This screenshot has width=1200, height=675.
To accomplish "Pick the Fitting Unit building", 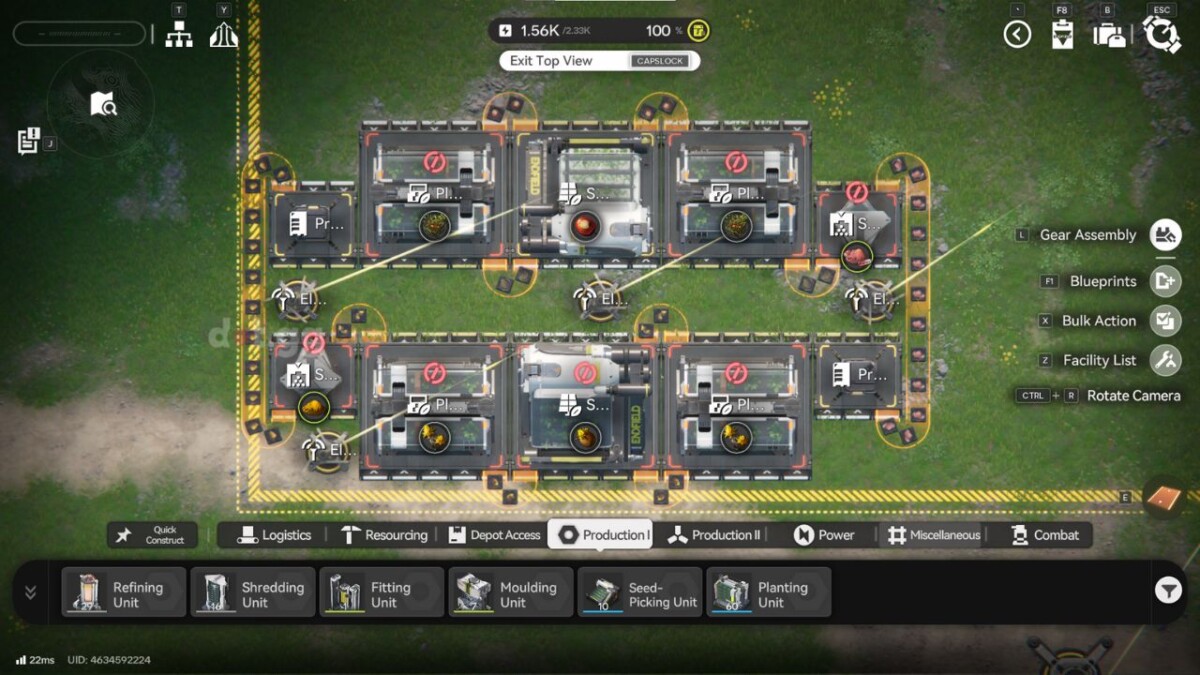I will (382, 593).
